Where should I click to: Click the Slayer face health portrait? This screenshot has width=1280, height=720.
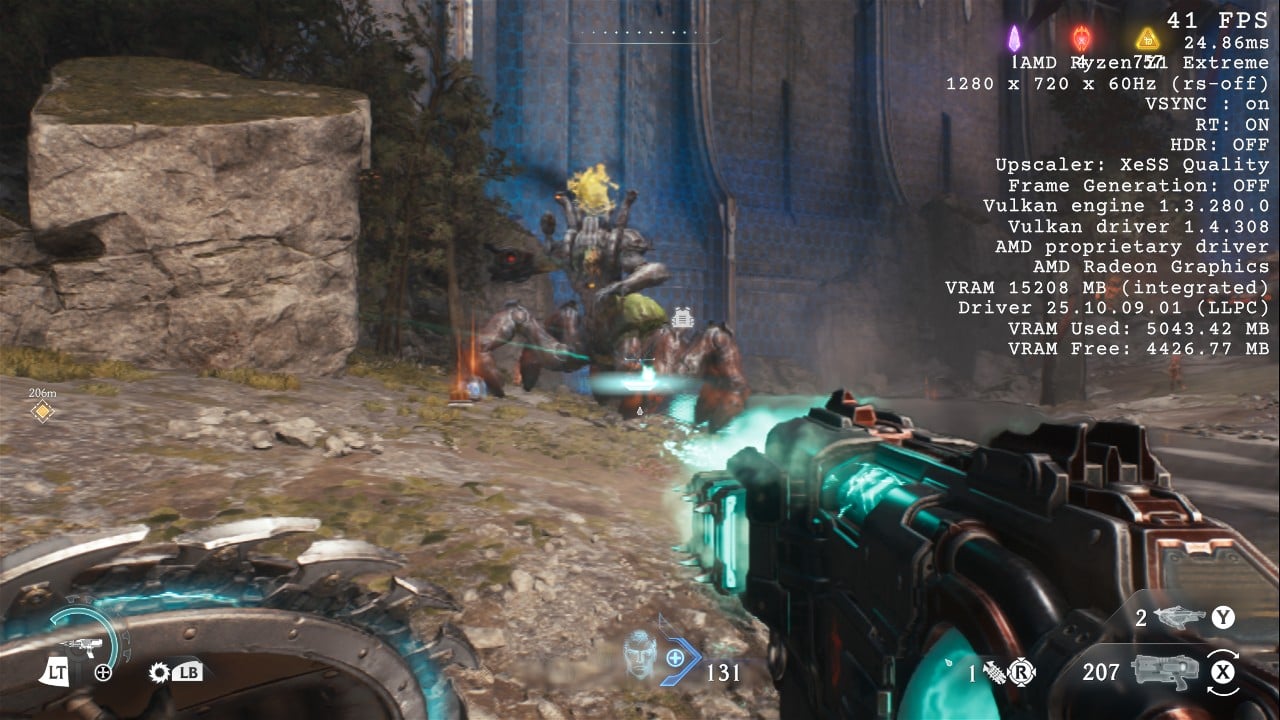click(640, 655)
